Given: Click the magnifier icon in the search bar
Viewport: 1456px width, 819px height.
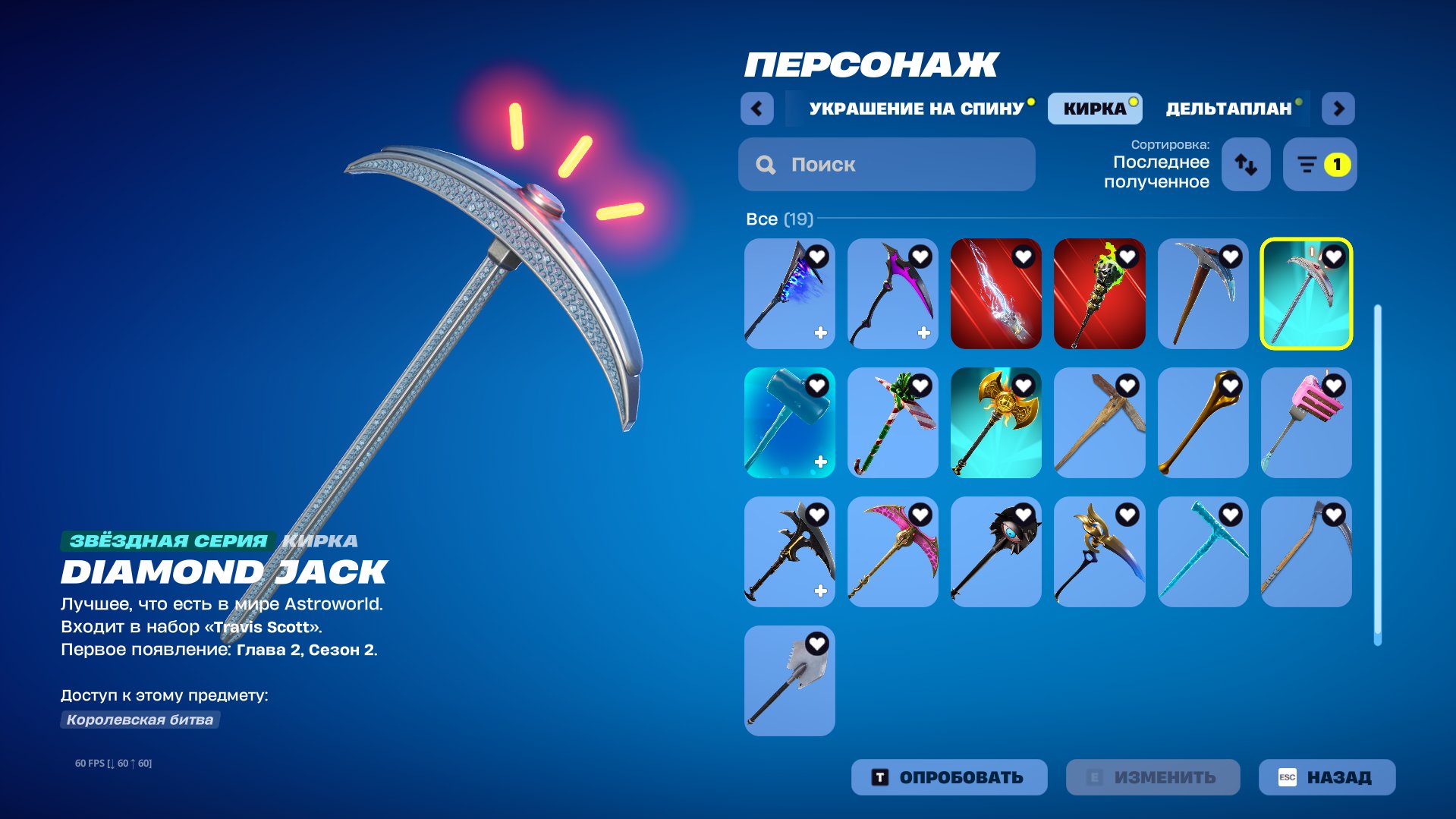Looking at the screenshot, I should coord(766,164).
